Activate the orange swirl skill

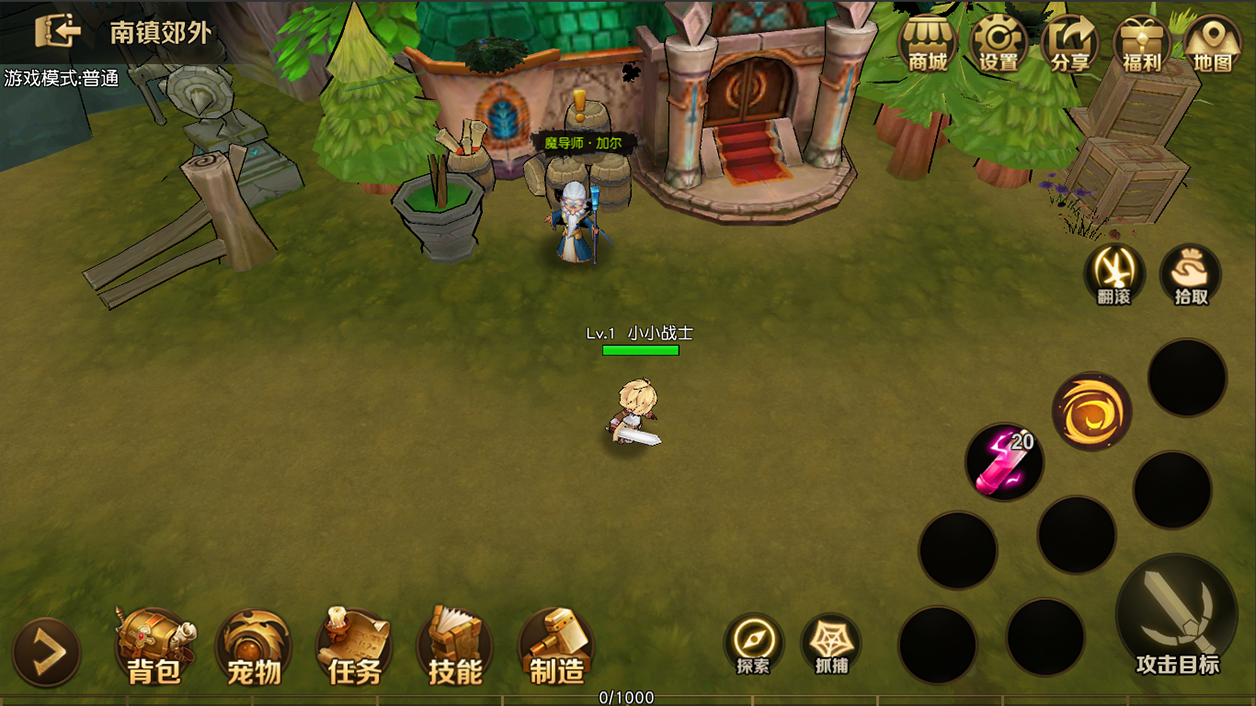(1091, 411)
